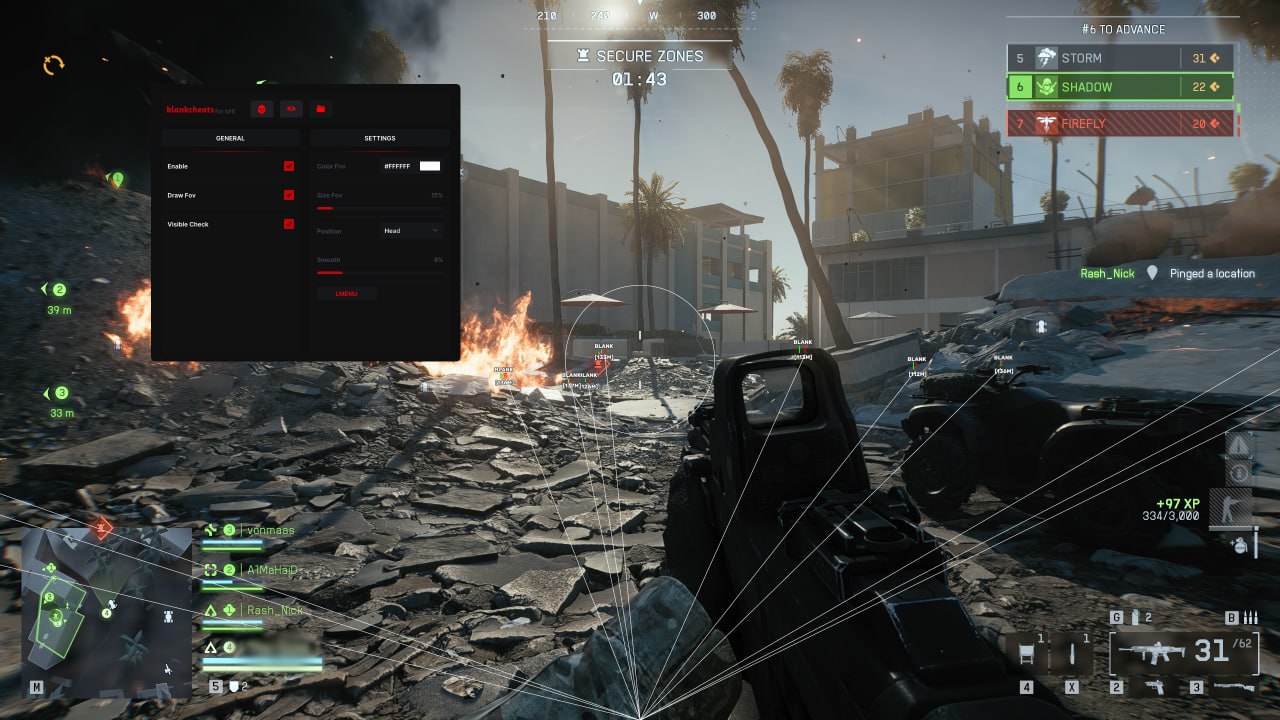The width and height of the screenshot is (1280, 720).
Task: Click the squadmate 3 marker at 33 m
Action: [x=60, y=393]
